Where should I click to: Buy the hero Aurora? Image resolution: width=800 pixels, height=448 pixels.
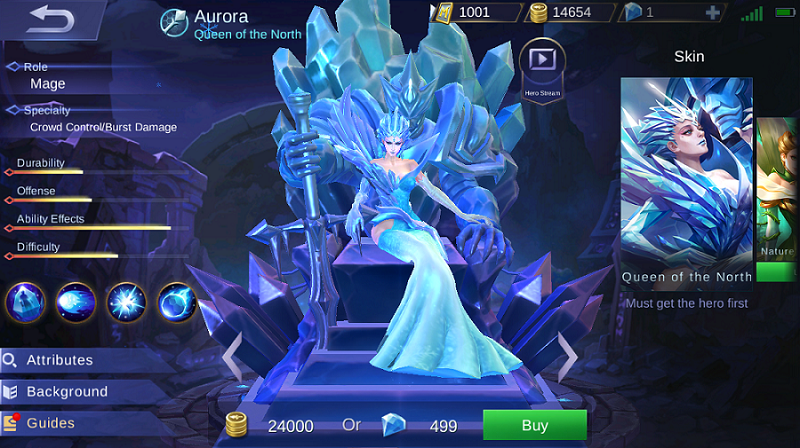[x=534, y=425]
